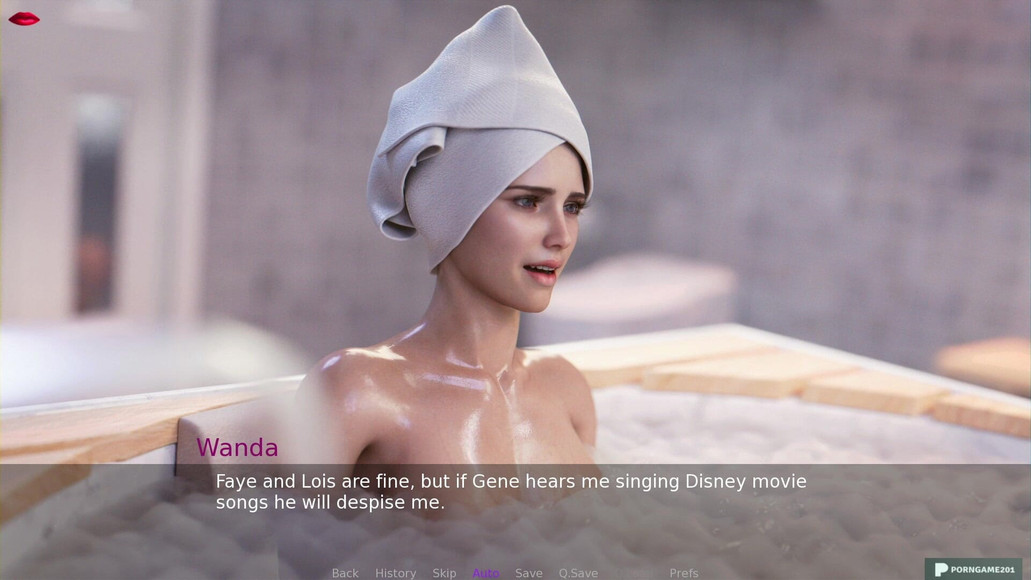Open the dialogue History log
This screenshot has height=580, width=1031.
(x=395, y=573)
